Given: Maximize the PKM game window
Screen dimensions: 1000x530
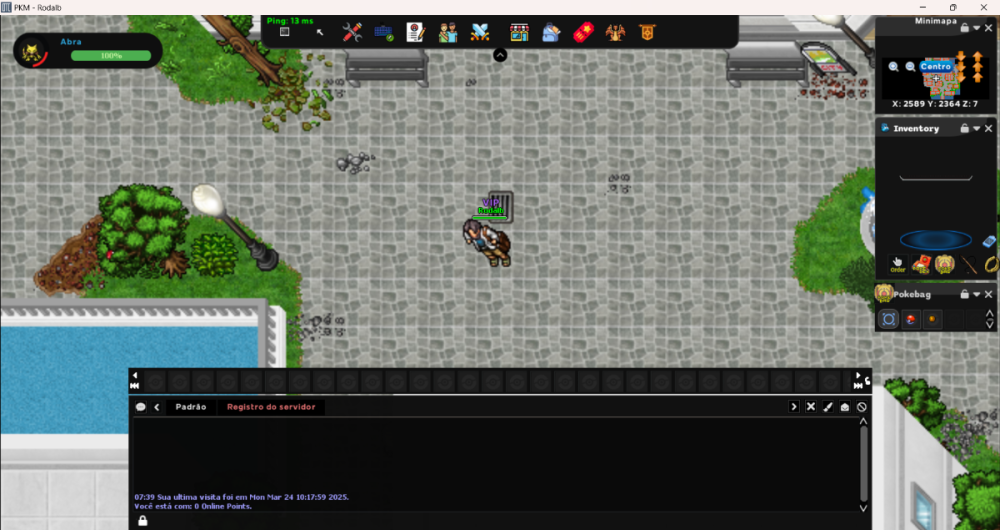Looking at the screenshot, I should pyautogui.click(x=952, y=7).
